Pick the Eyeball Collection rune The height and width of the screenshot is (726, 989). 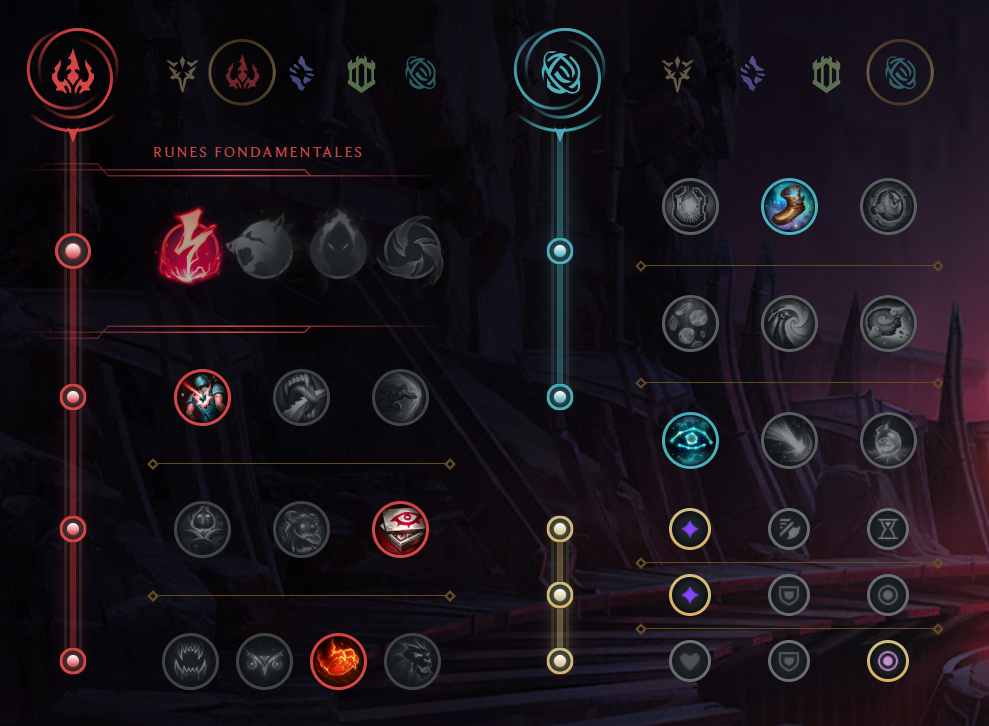pos(400,529)
